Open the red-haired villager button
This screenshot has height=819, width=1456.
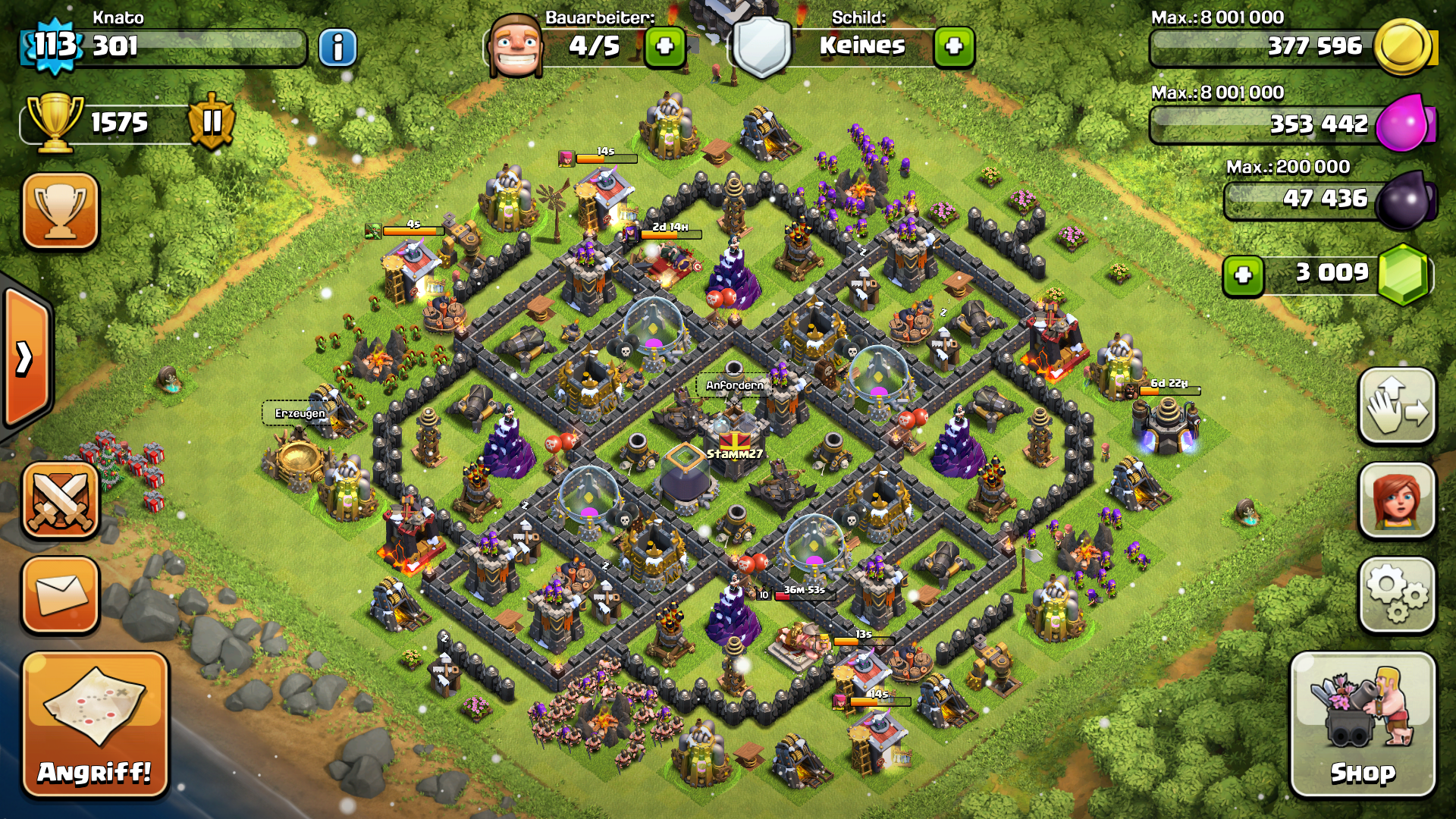click(1397, 500)
